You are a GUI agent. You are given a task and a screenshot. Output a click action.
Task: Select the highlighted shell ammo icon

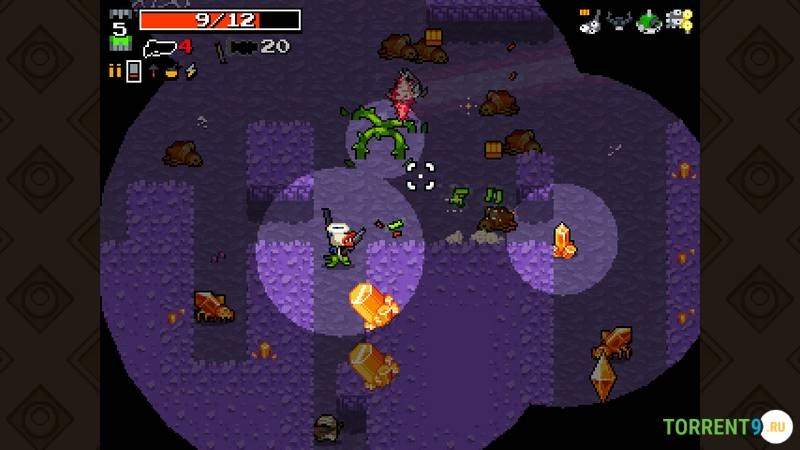133,71
